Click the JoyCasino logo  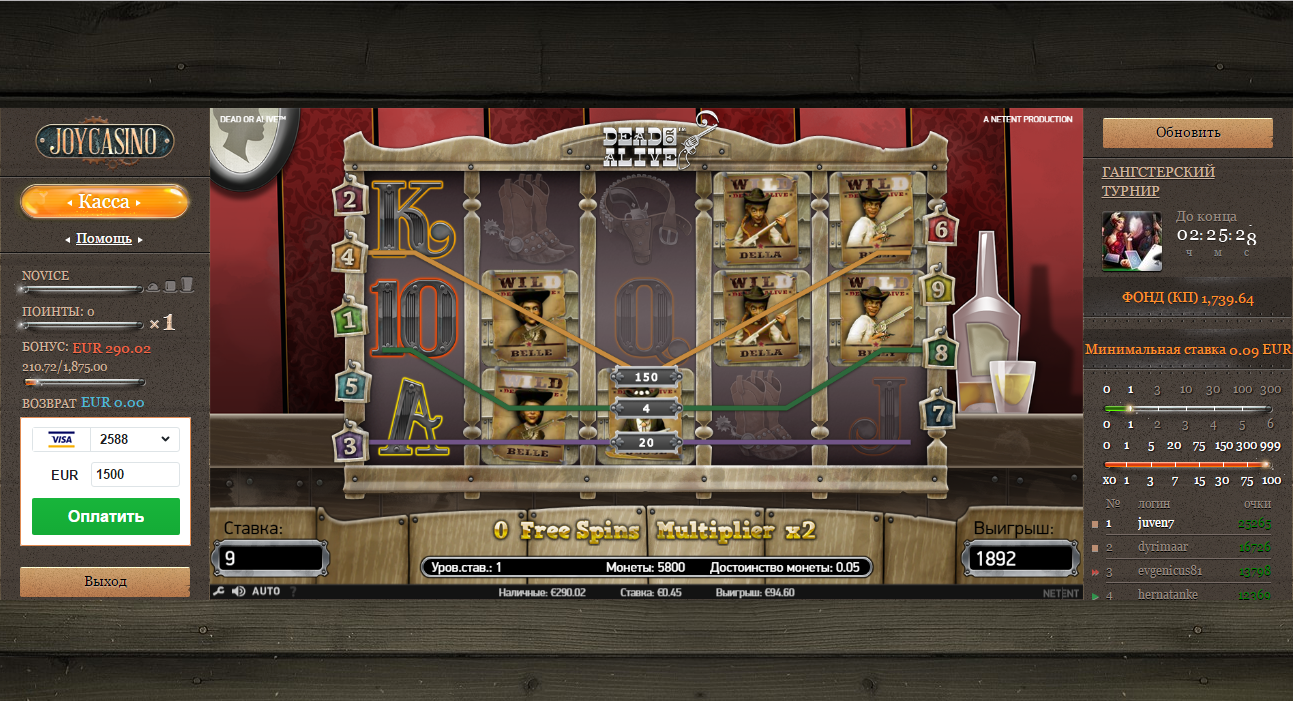[105, 140]
